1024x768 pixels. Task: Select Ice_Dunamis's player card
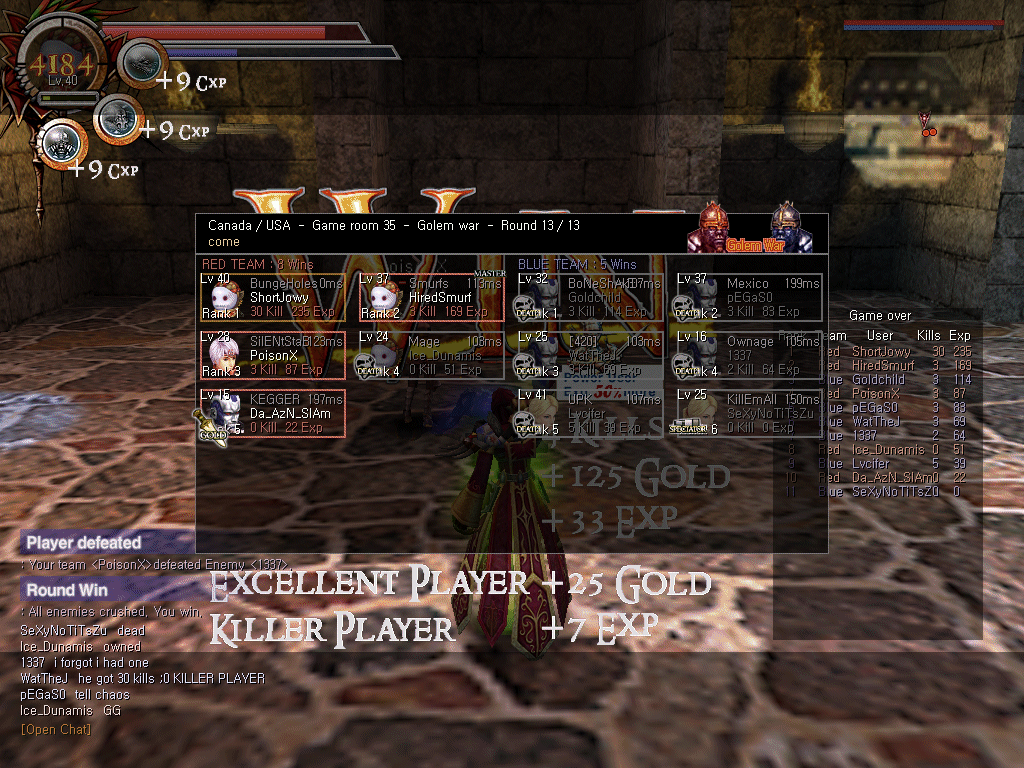(x=432, y=355)
